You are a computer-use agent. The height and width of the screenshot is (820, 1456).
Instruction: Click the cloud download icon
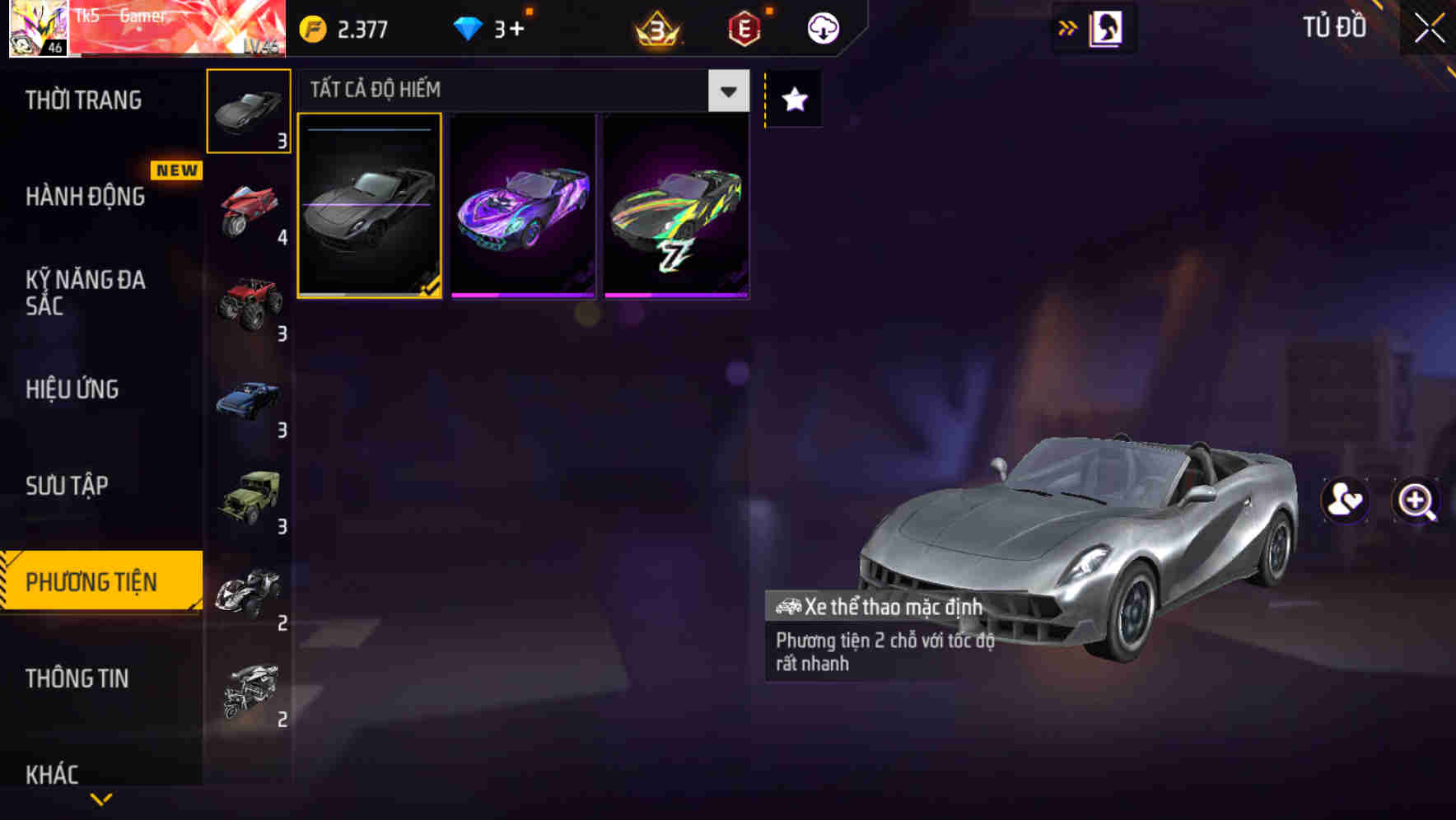[823, 27]
